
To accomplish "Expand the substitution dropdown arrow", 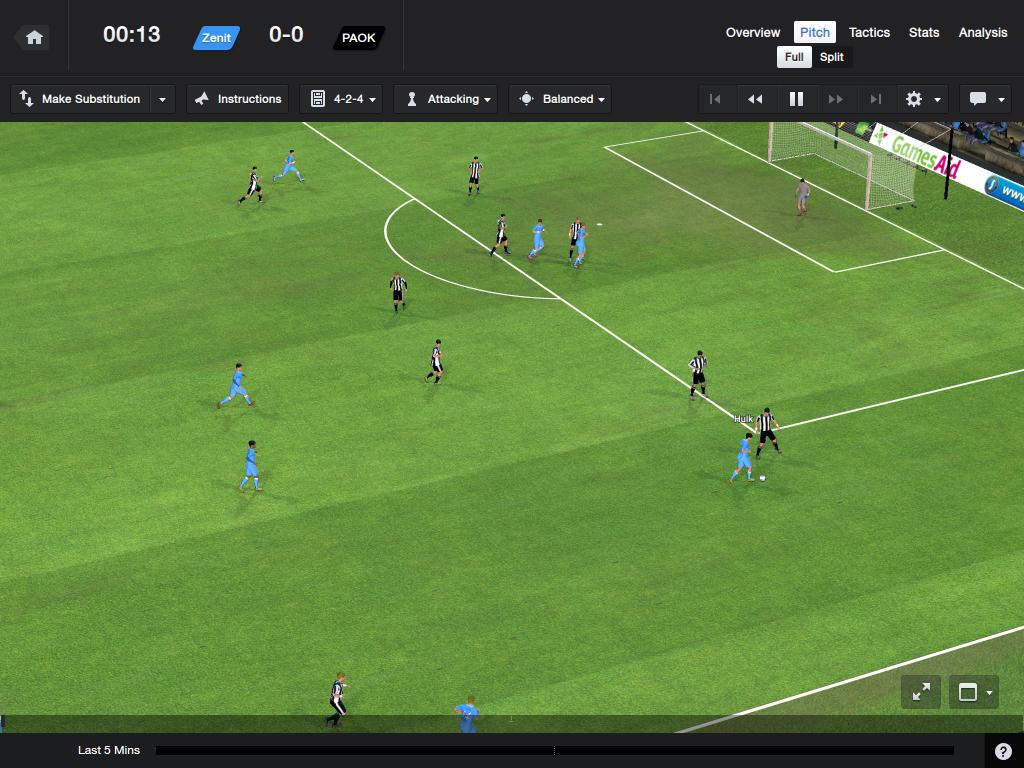I will (163, 99).
